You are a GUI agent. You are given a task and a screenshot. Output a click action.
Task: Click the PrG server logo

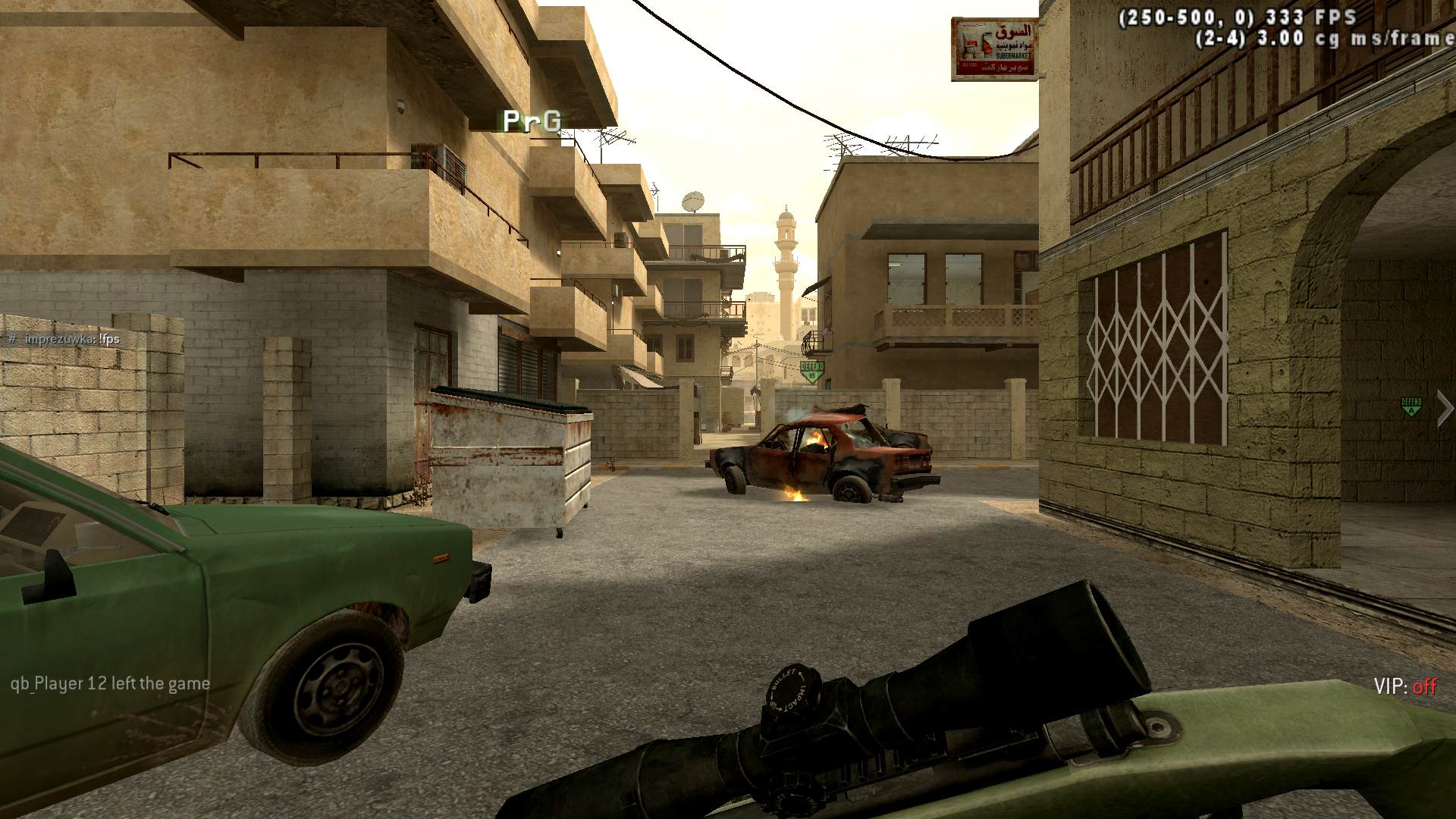click(x=532, y=121)
